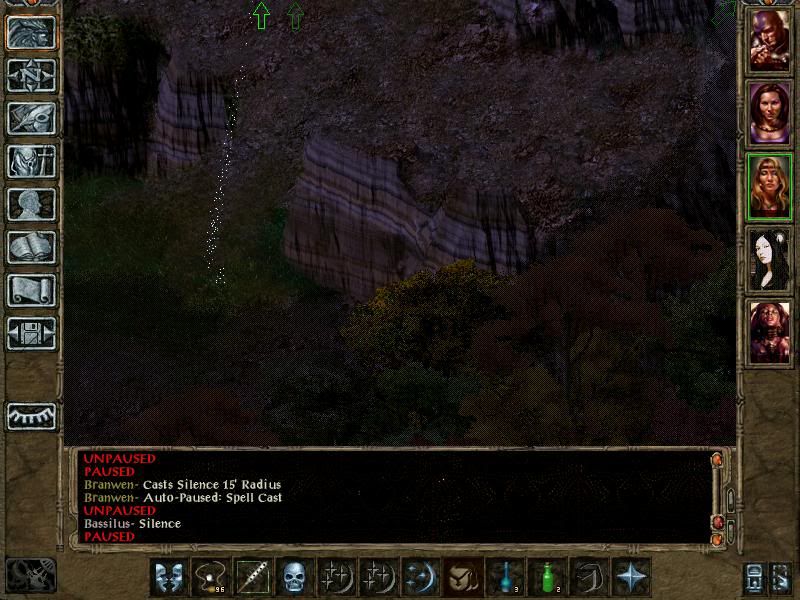Image resolution: width=800 pixels, height=600 pixels.
Task: Show the character record sheet
Action: [31, 204]
